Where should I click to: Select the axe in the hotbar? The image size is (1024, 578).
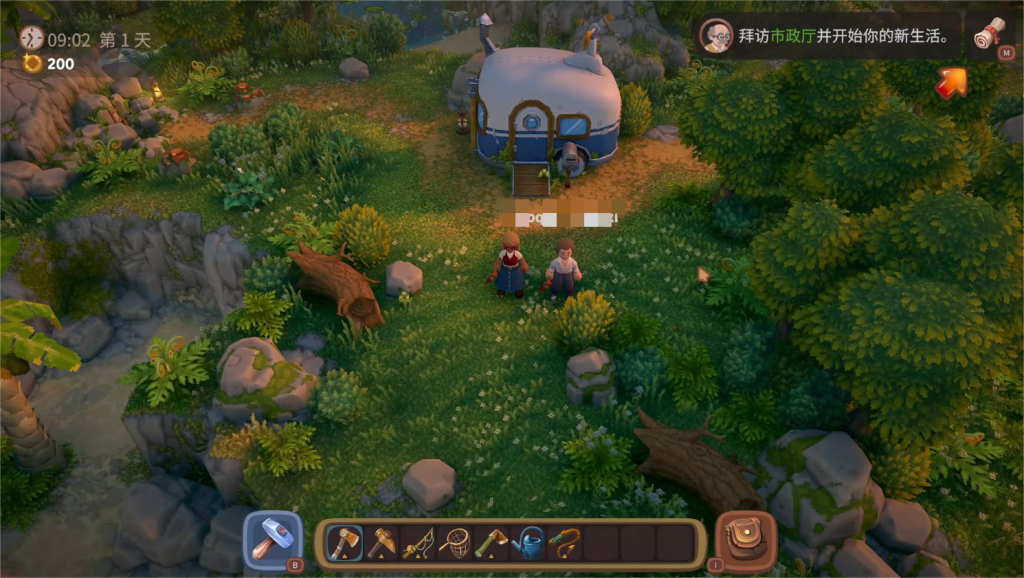pos(345,543)
